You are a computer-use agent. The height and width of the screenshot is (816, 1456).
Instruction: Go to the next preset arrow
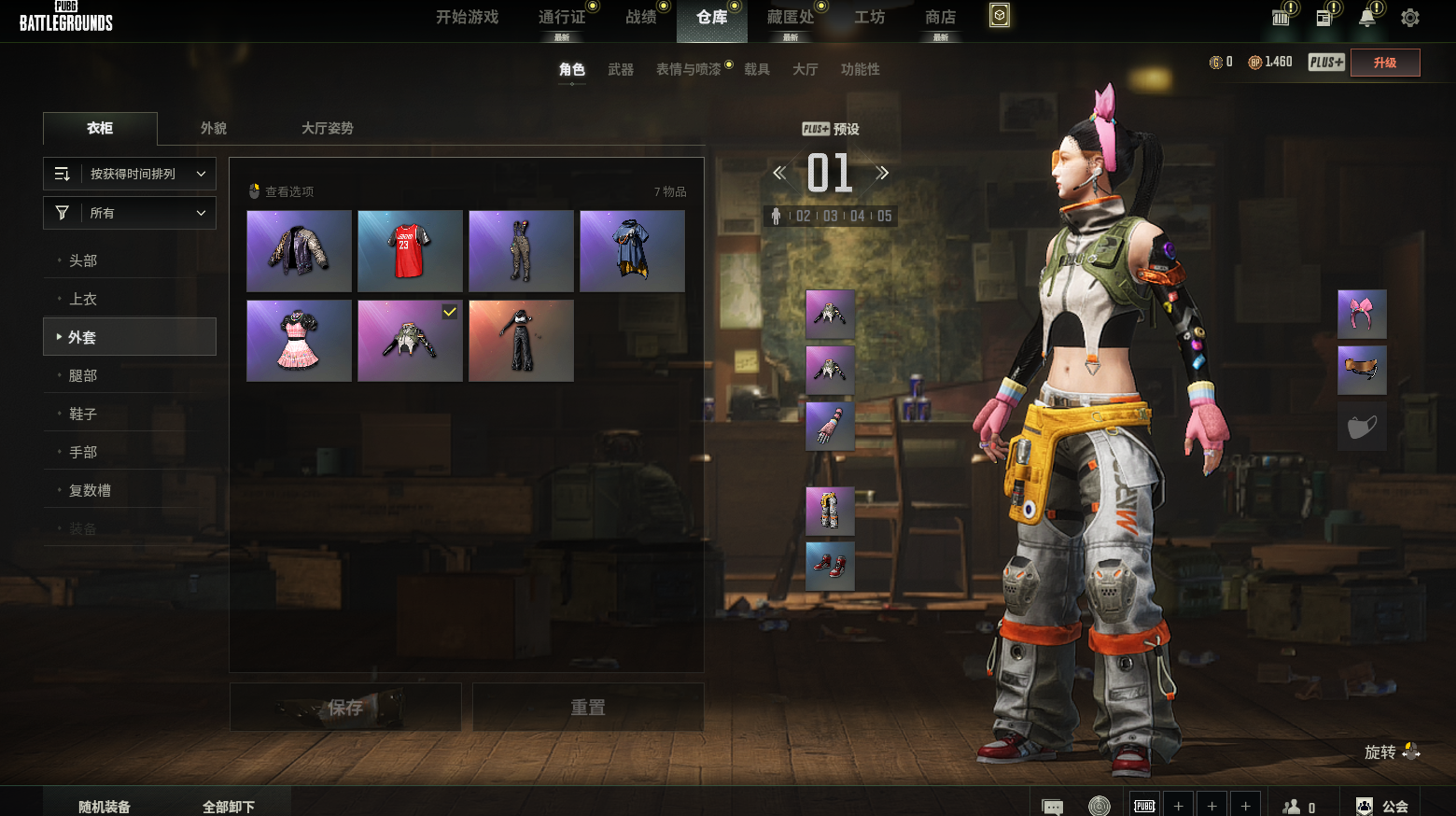pos(882,173)
